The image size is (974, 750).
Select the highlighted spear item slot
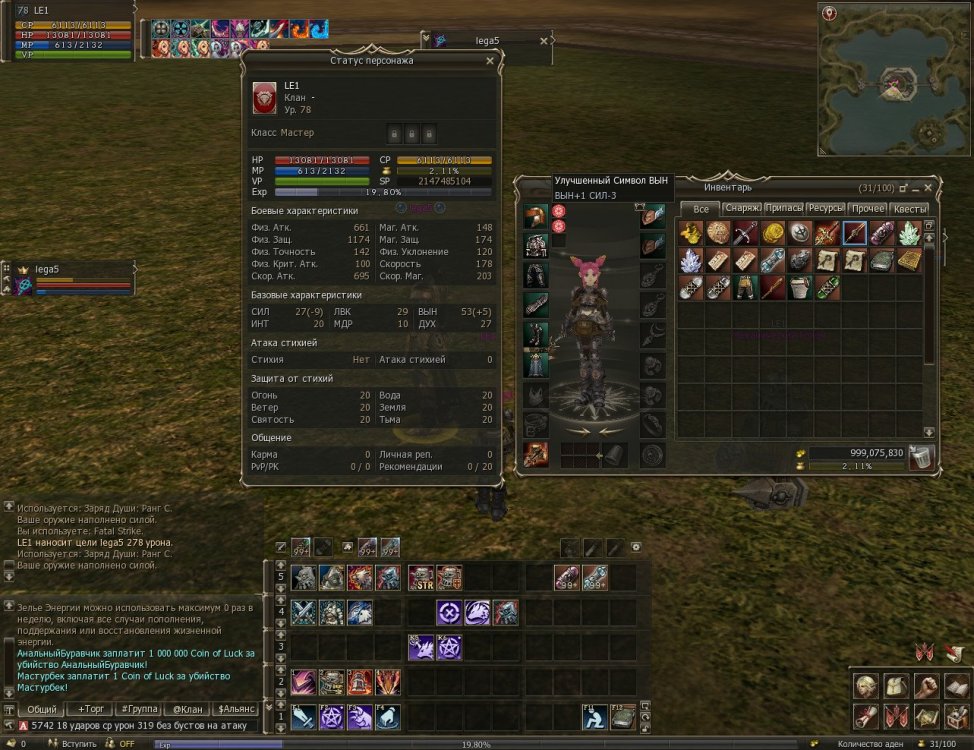pos(855,234)
